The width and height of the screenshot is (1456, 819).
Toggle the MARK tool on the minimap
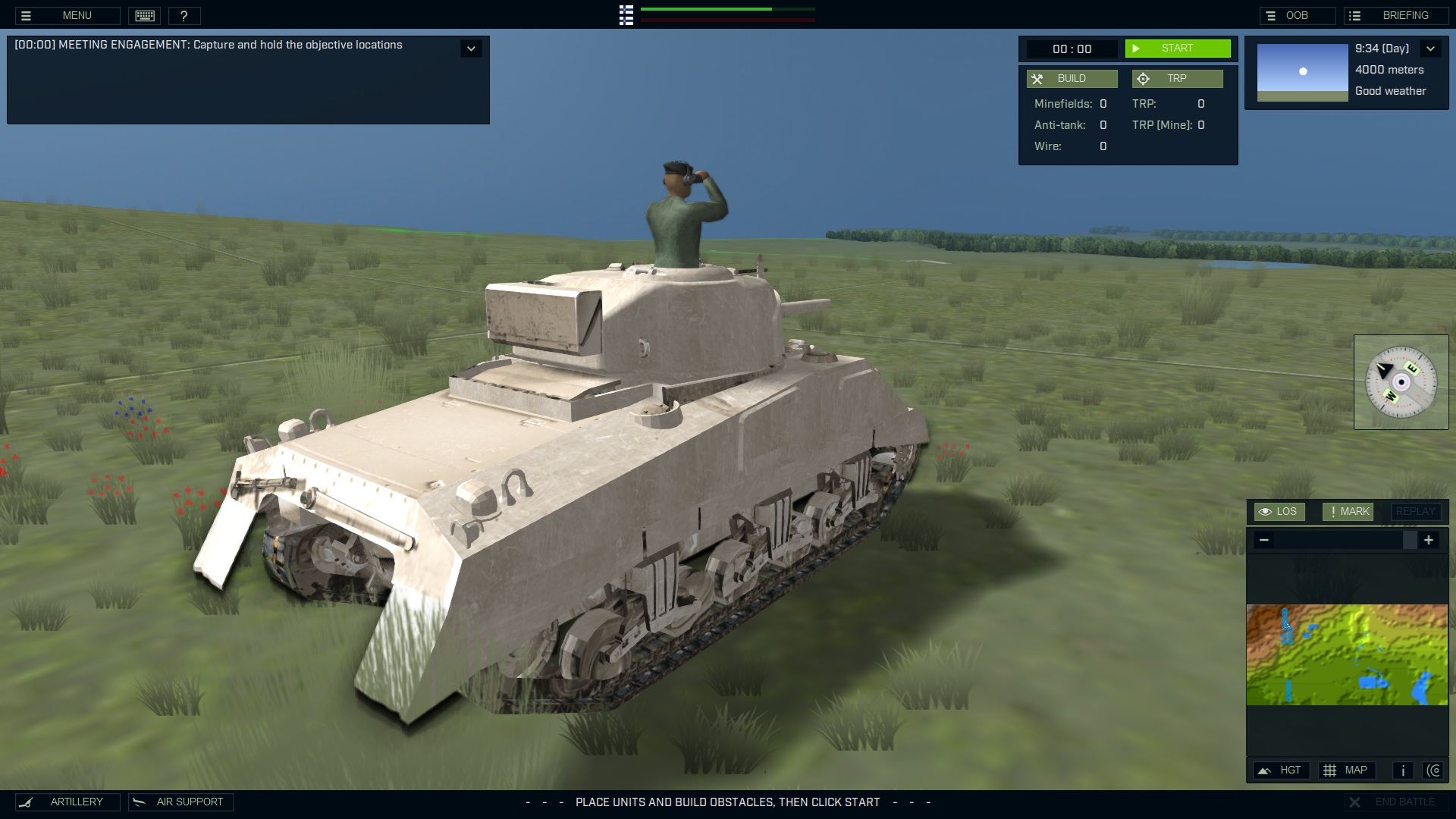[1348, 511]
